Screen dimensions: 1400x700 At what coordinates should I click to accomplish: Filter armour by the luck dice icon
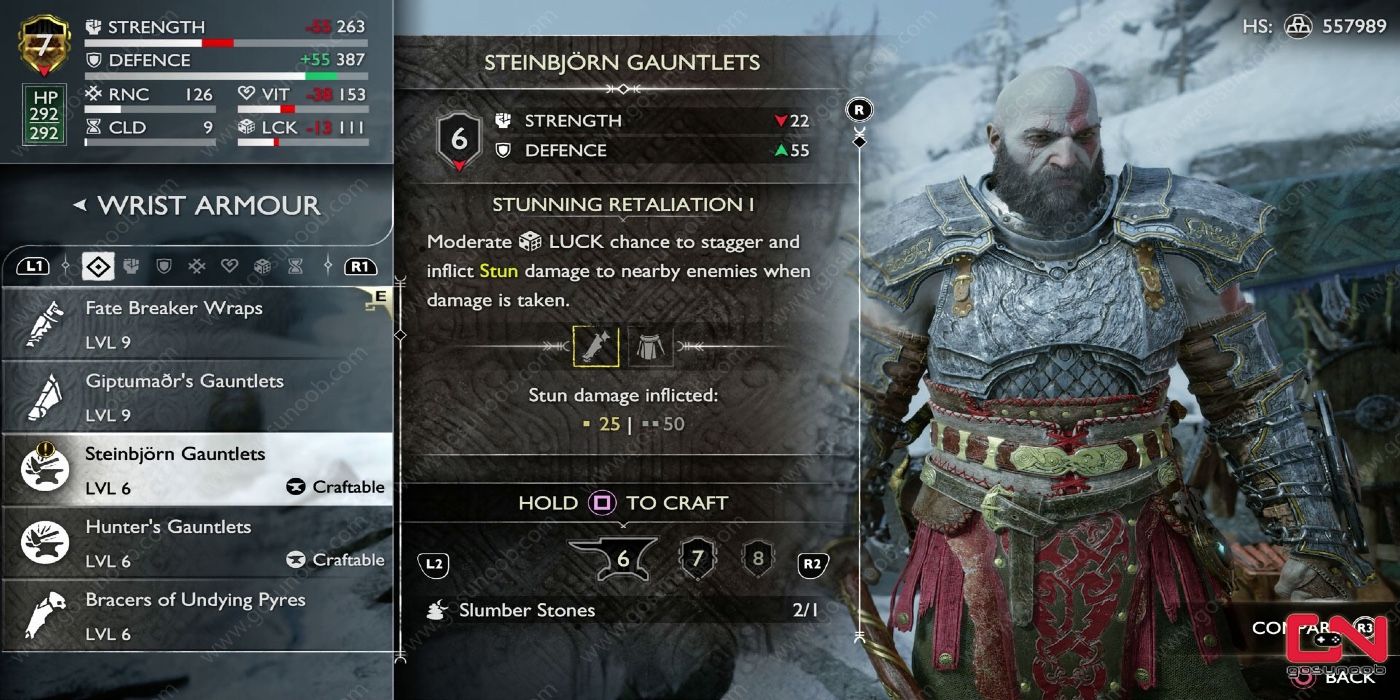coord(262,266)
